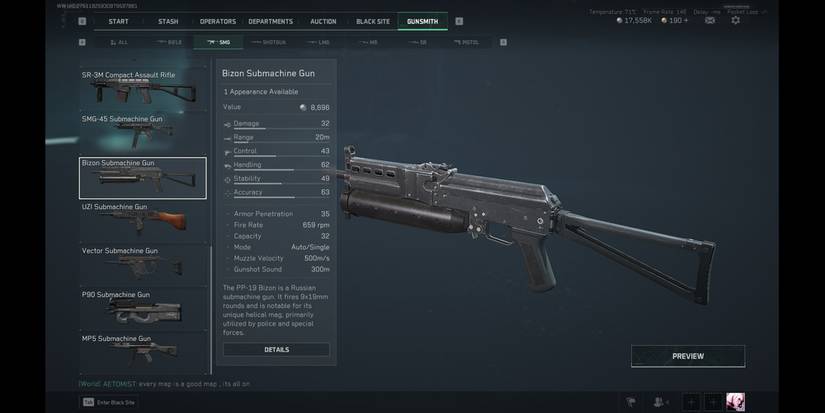Open the Bizon weapon Details
825x413 pixels.
276,350
